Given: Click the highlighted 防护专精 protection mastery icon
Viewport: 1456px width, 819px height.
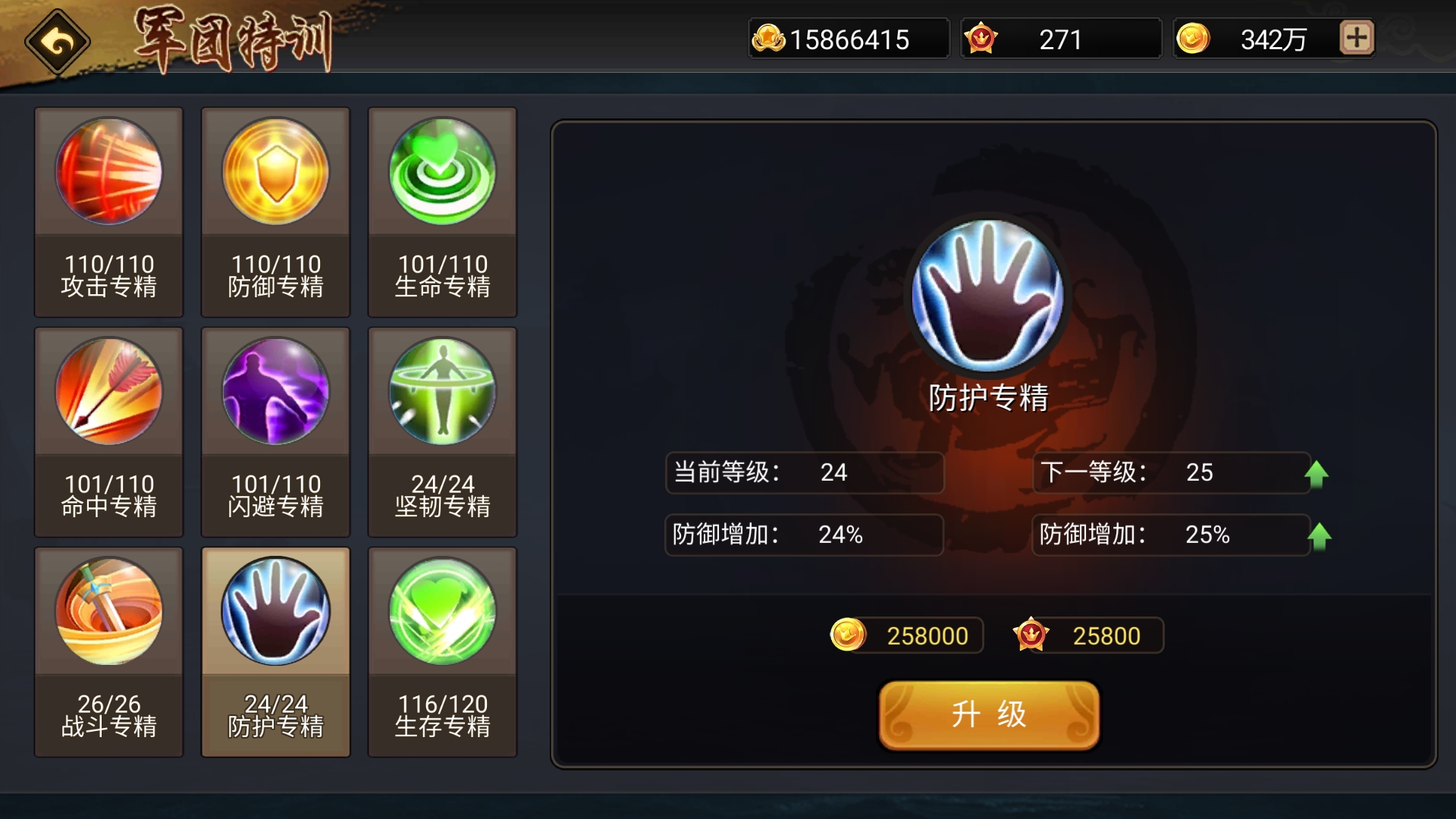Looking at the screenshot, I should 275,611.
